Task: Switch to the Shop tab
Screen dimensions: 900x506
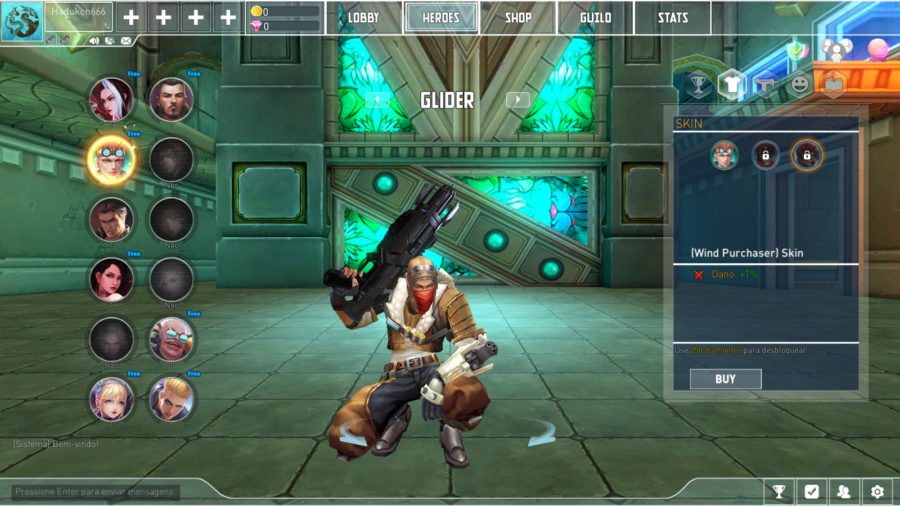Action: (x=518, y=17)
